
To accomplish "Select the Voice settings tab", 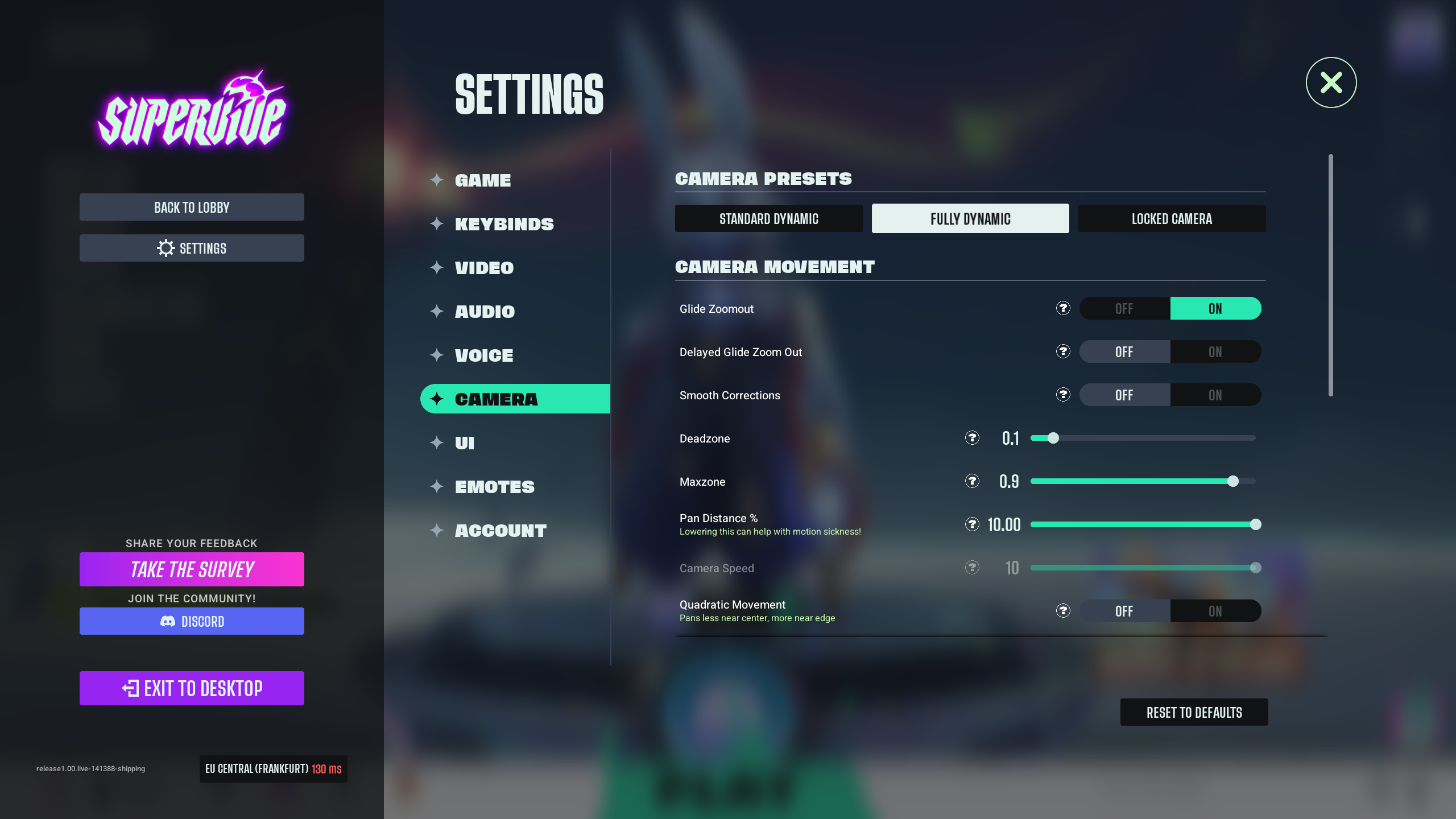I will click(484, 355).
